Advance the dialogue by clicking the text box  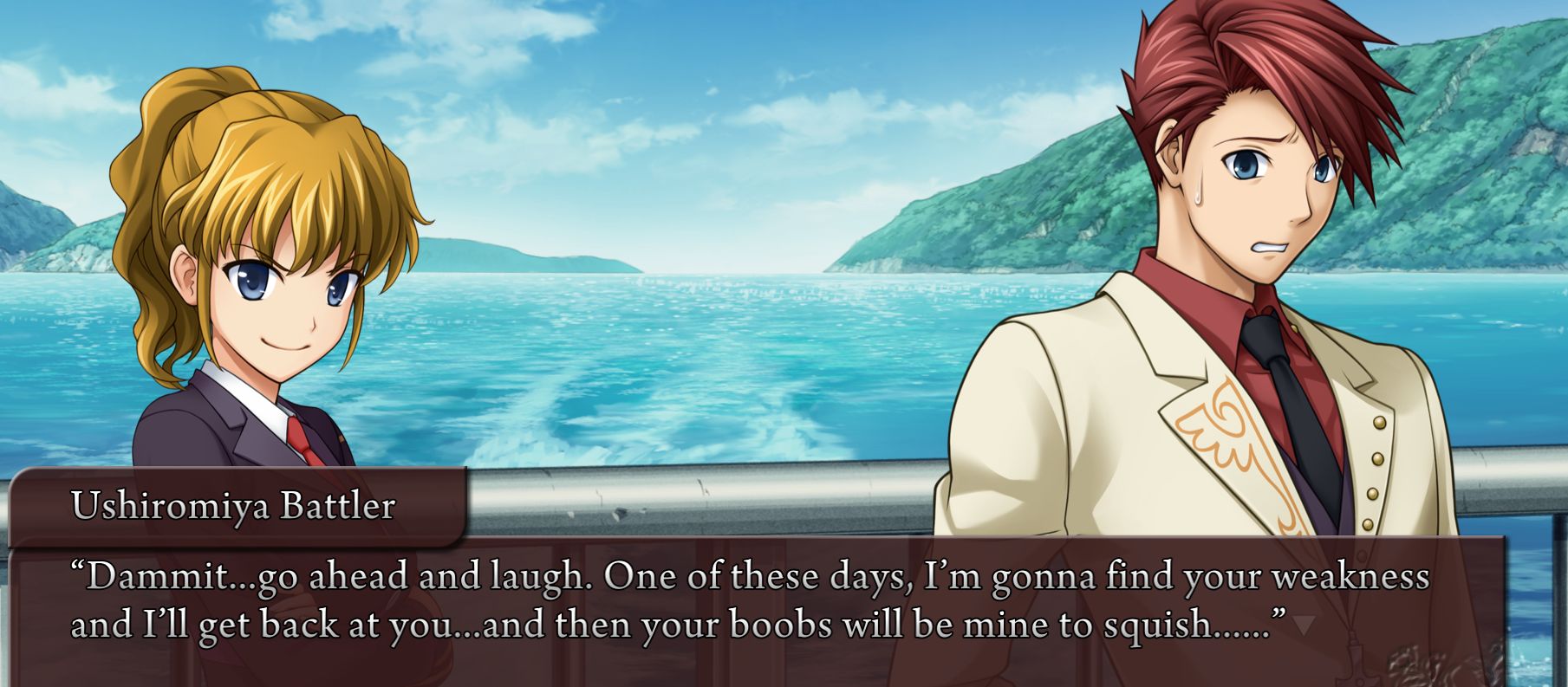click(754, 606)
